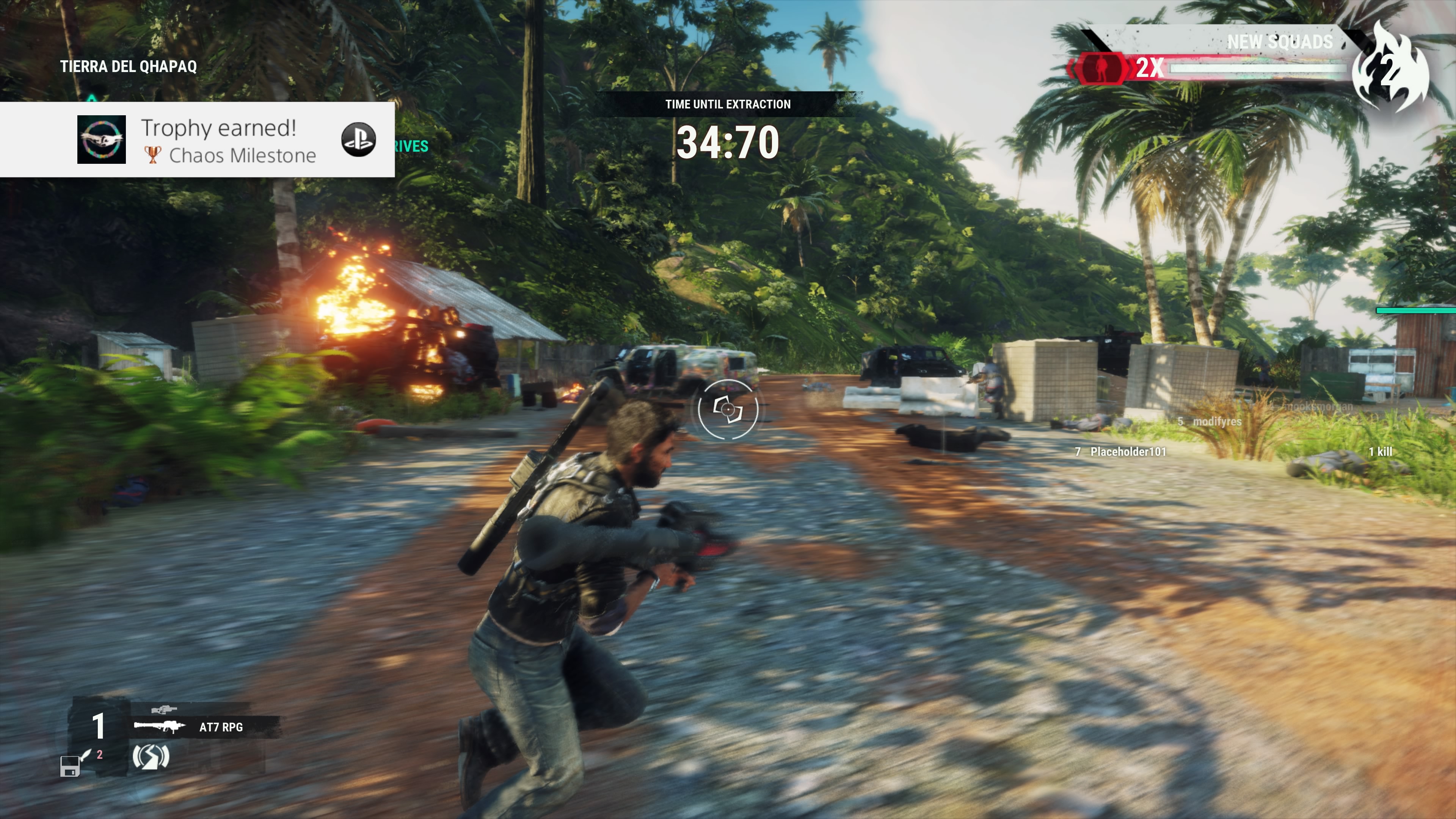This screenshot has height=819, width=1456.
Task: Select the AT7 RPG weapon slot
Action: (x=205, y=727)
